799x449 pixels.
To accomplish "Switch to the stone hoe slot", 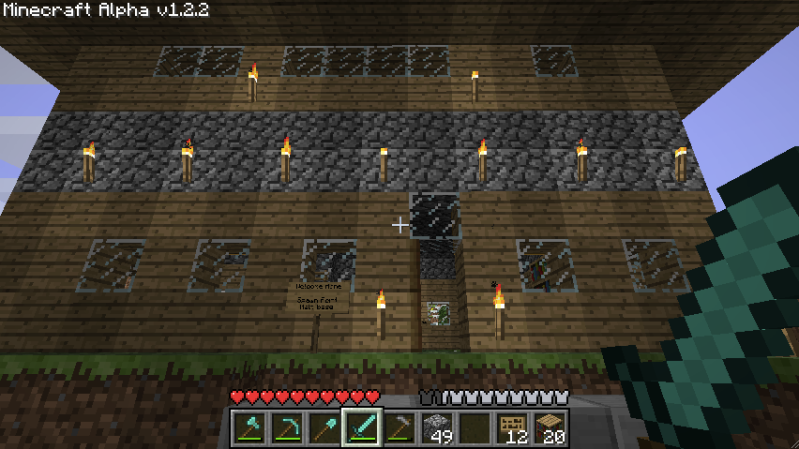I will pyautogui.click(x=399, y=427).
